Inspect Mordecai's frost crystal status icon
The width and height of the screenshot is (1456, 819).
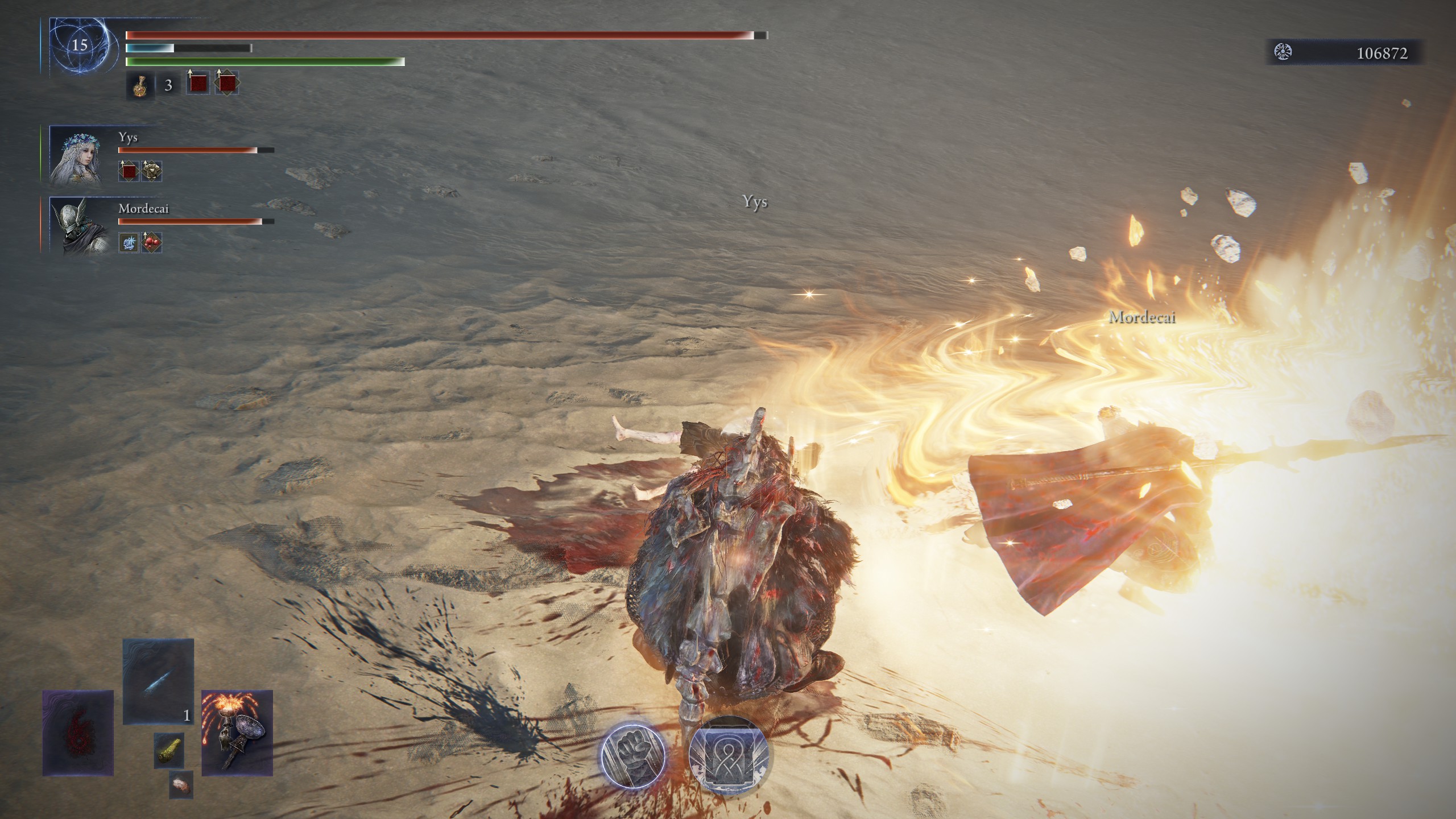(x=129, y=243)
